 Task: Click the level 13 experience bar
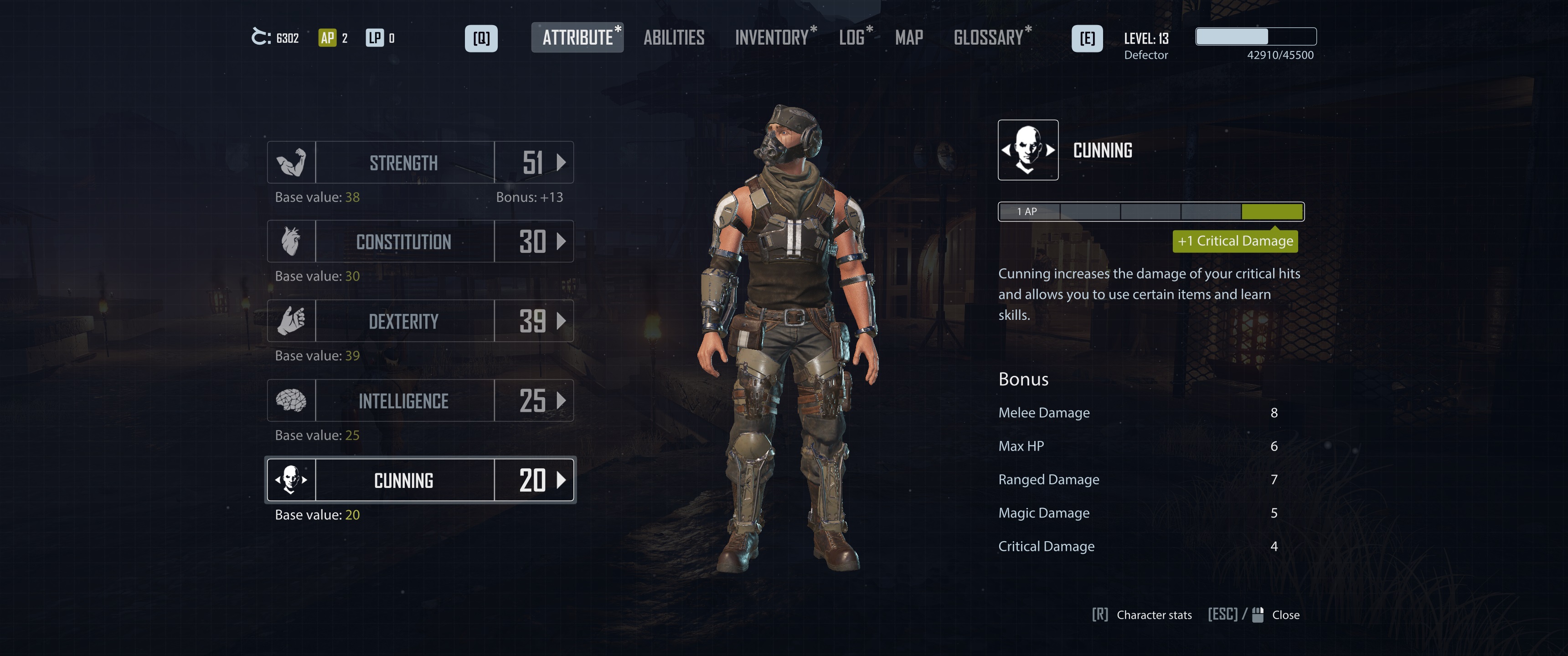point(1255,36)
